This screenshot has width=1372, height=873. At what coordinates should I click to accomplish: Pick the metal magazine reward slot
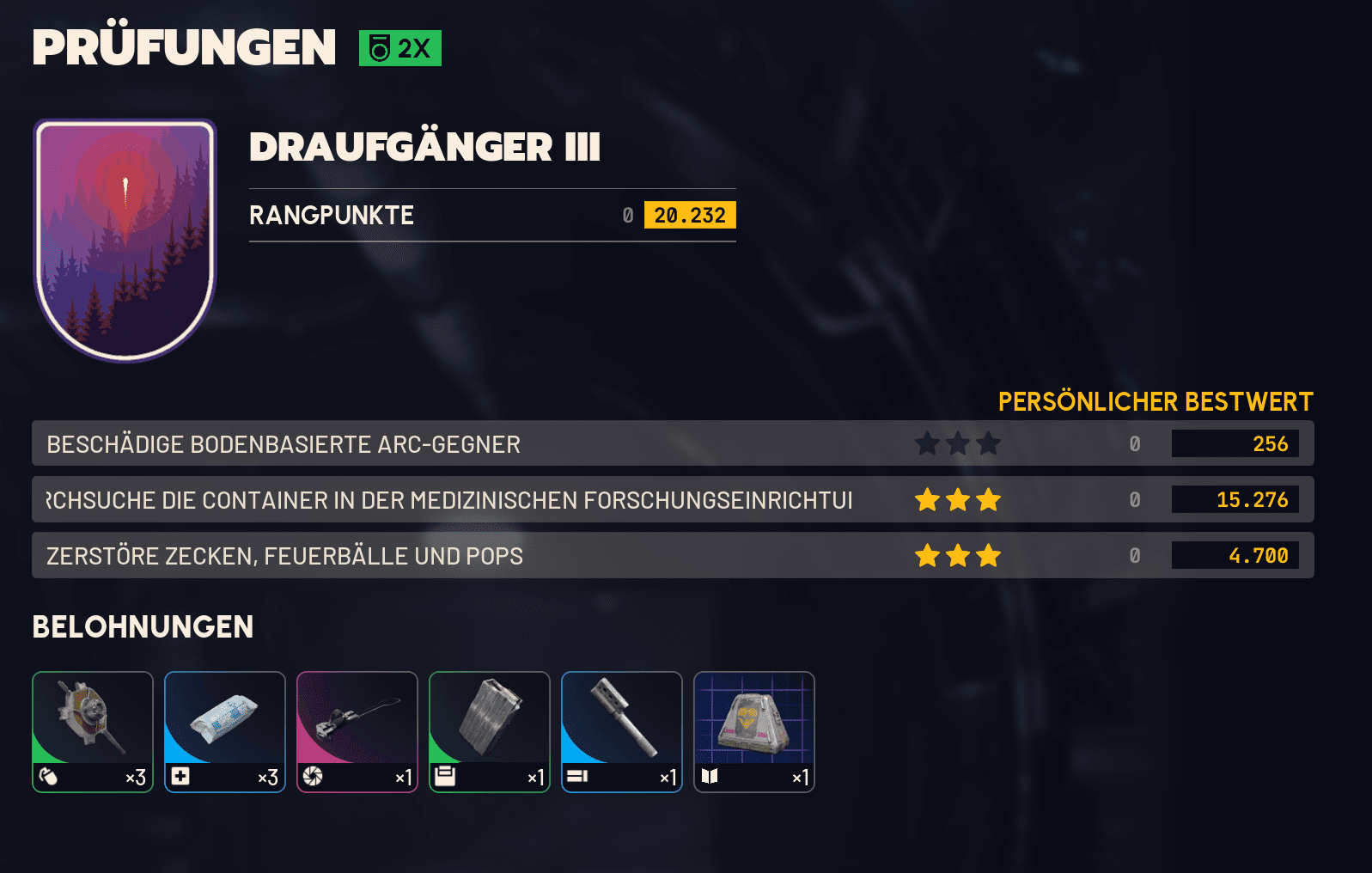(490, 731)
